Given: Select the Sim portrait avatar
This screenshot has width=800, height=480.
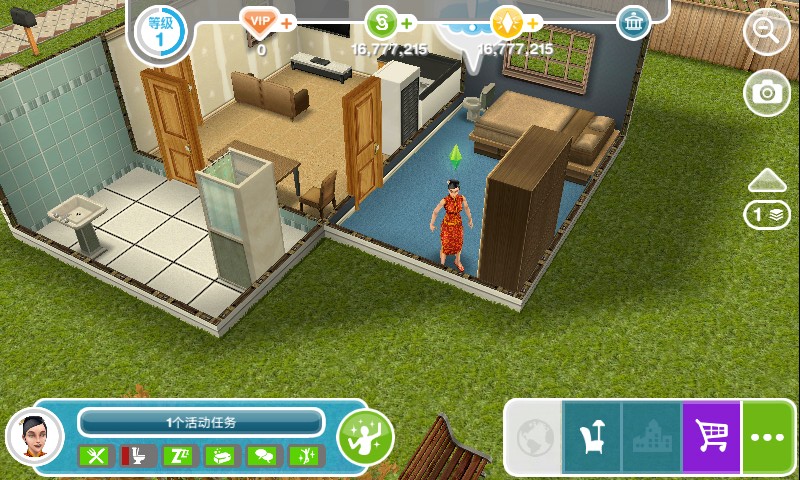Looking at the screenshot, I should 34,436.
